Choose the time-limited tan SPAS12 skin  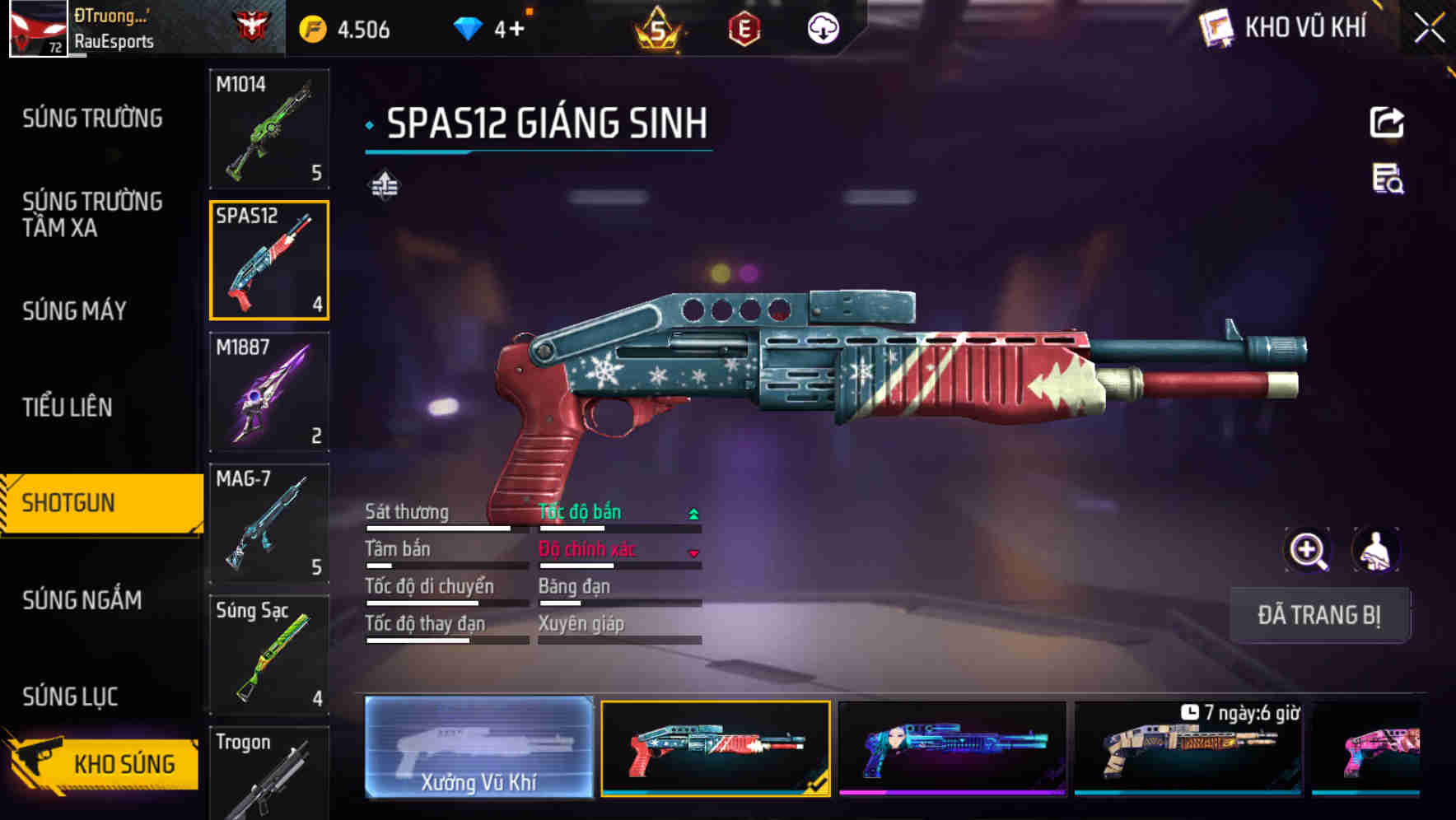[x=1188, y=749]
